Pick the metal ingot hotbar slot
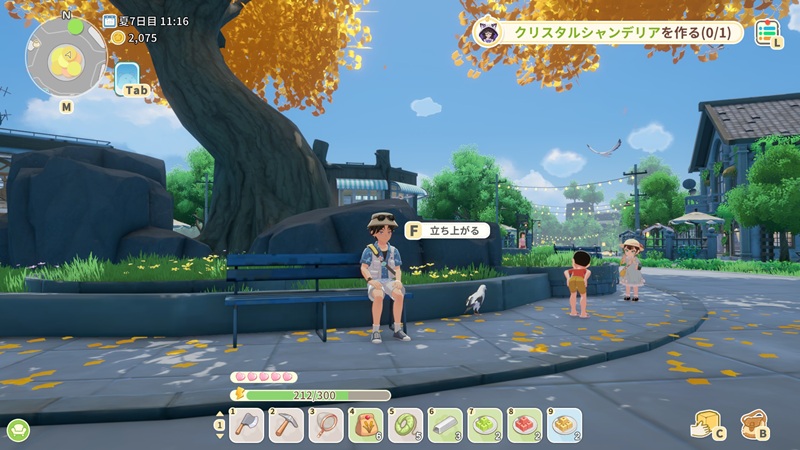The width and height of the screenshot is (800, 450). 445,425
